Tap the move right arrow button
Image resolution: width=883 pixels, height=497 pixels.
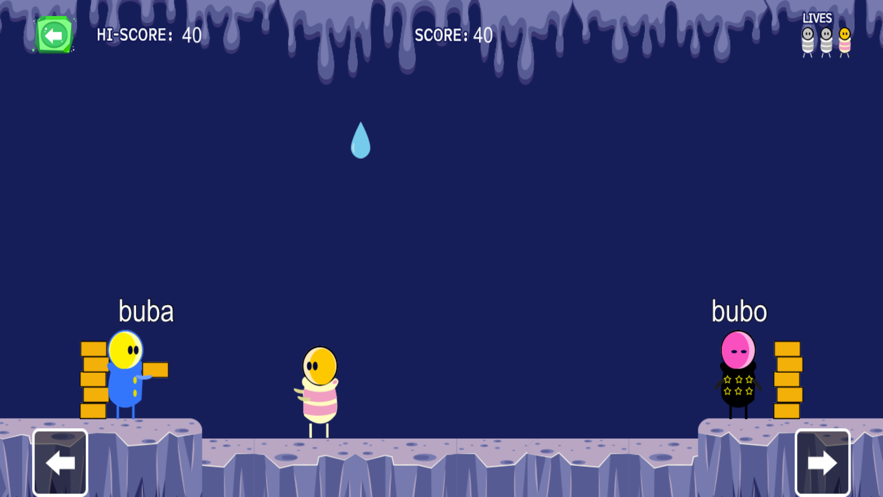coord(822,462)
